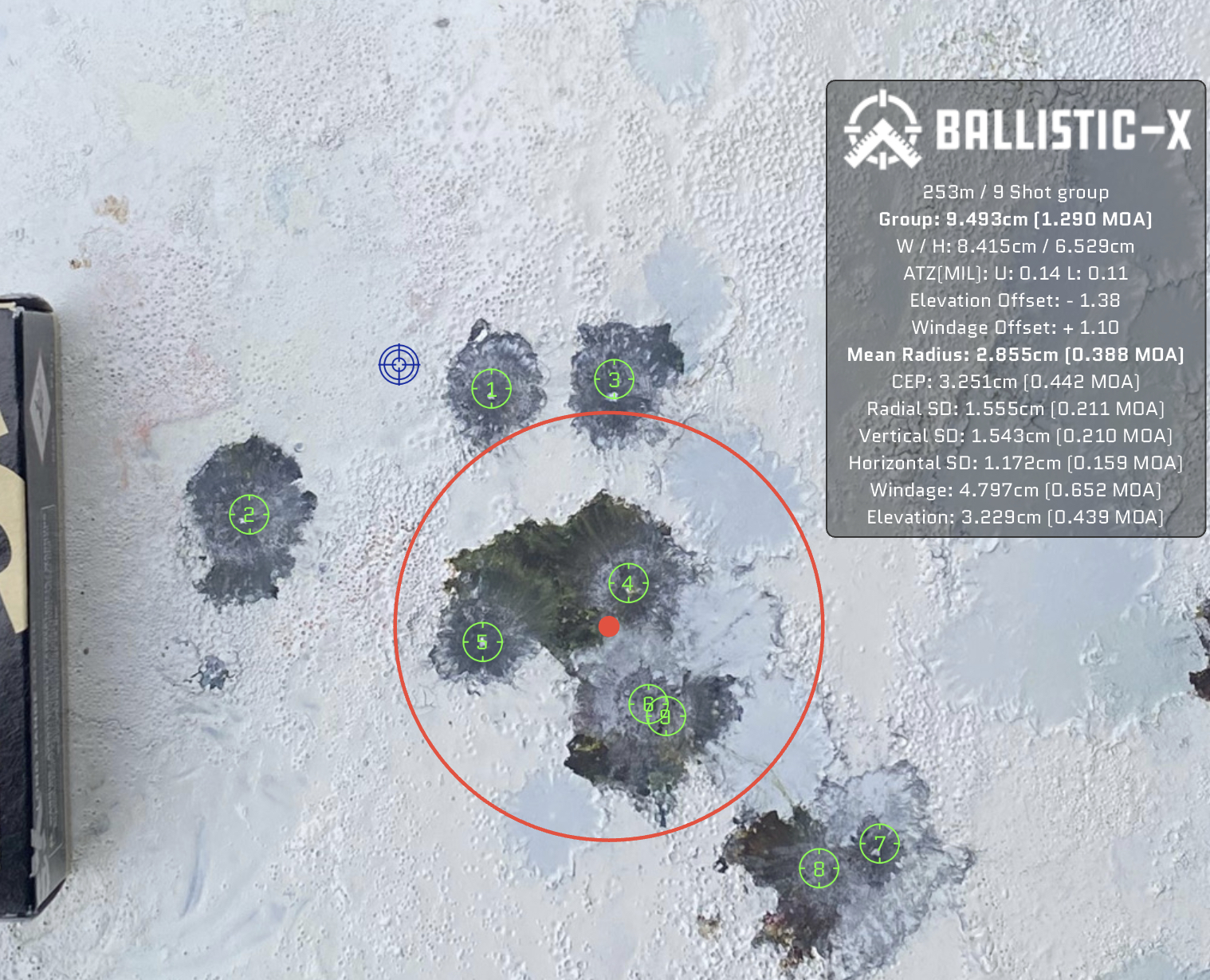
Task: Select the Ballistic-X stats overlay panel
Action: tap(1015, 309)
